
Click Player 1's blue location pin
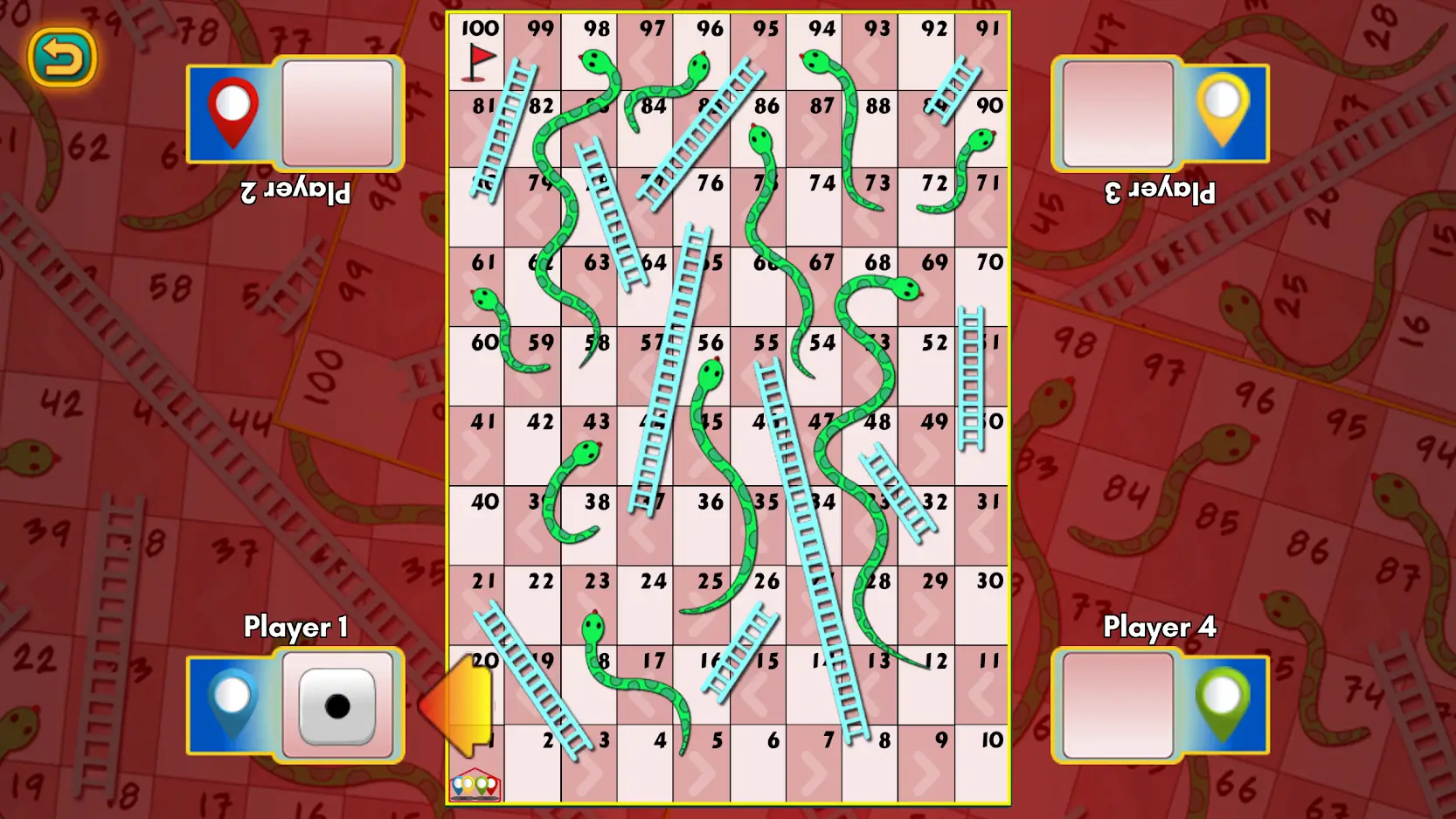click(233, 705)
